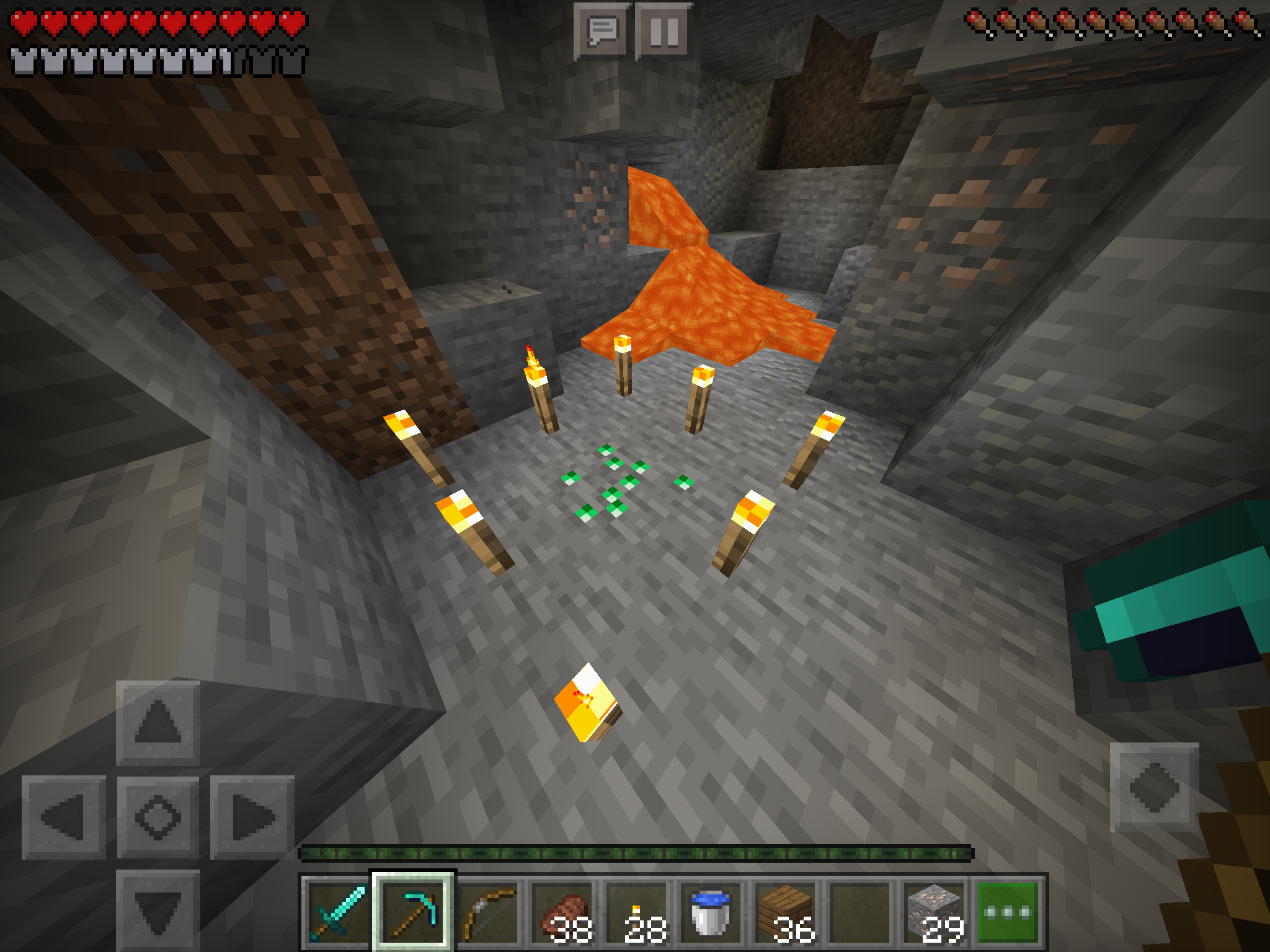Equip the bow from the hotbar
Image resolution: width=1270 pixels, height=952 pixels.
489,911
